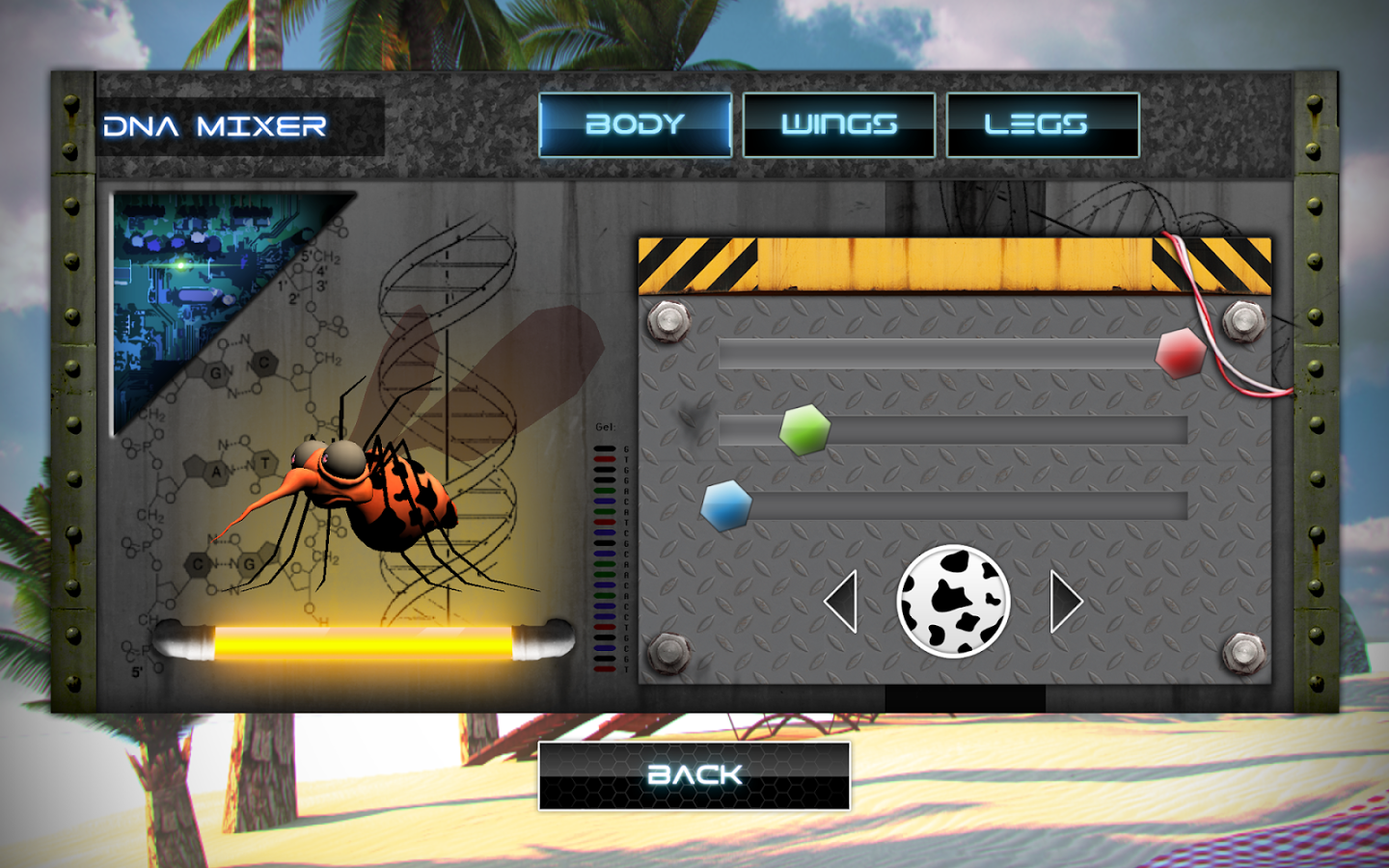
Task: Click the left arrow to cycle body texture
Action: [x=841, y=600]
